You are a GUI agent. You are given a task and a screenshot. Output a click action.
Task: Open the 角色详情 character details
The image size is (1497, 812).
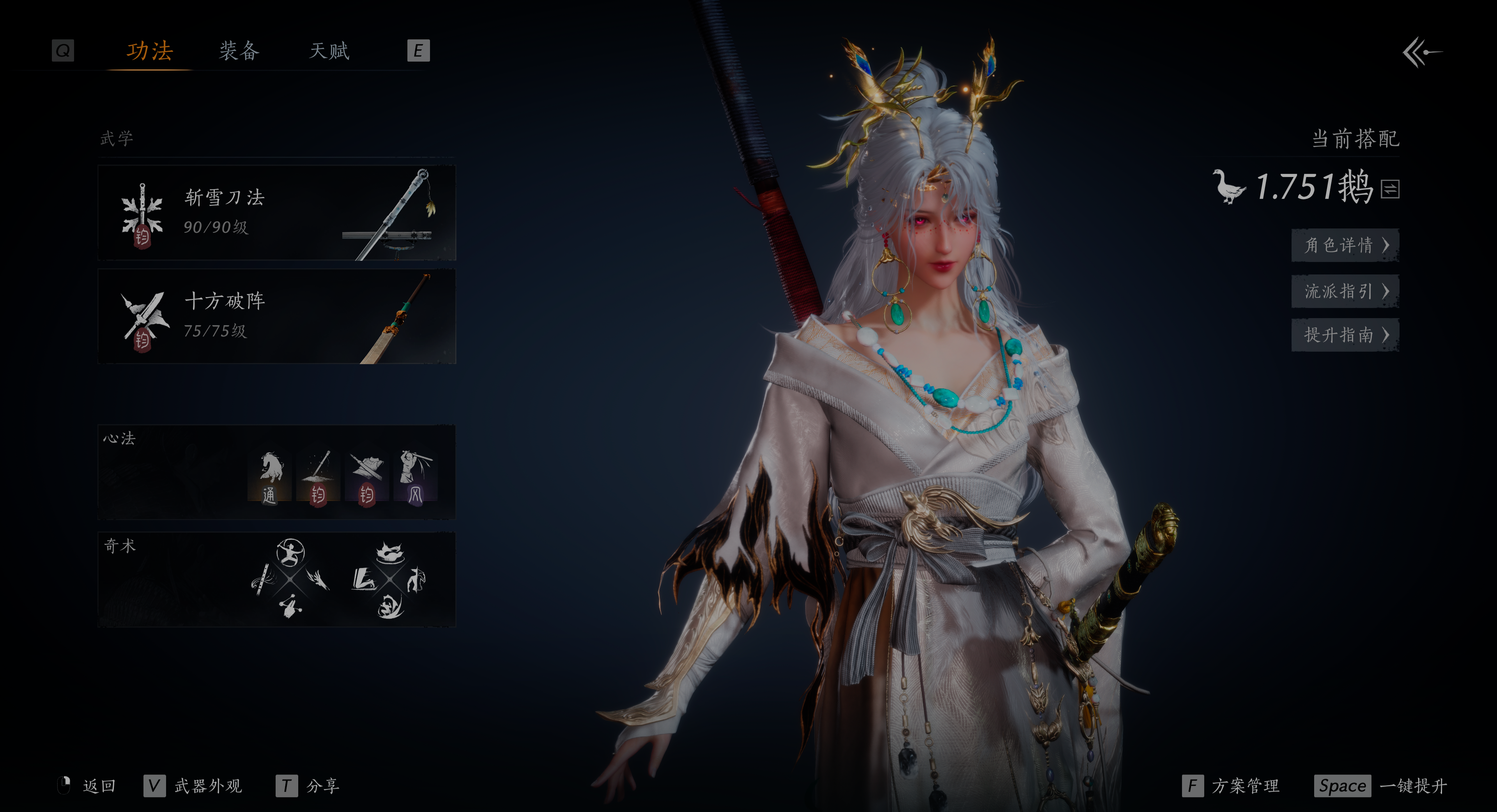(1344, 245)
